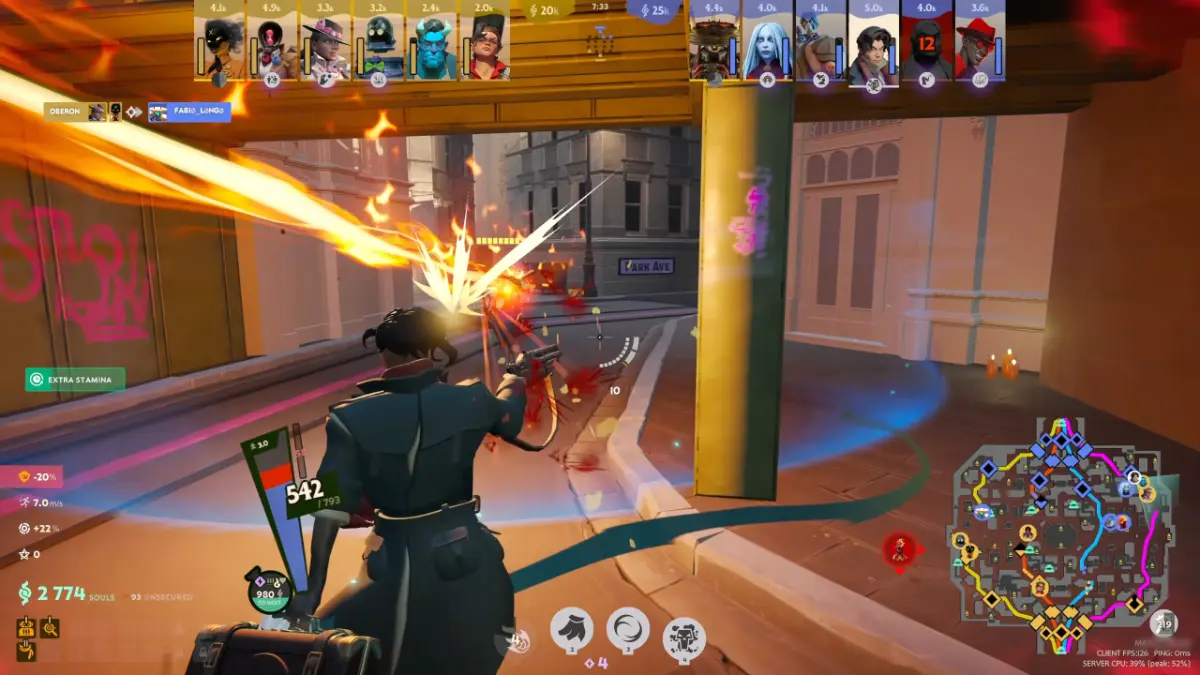Activate the clawed hand ability icon
Image resolution: width=1200 pixels, height=675 pixels.
tap(571, 630)
